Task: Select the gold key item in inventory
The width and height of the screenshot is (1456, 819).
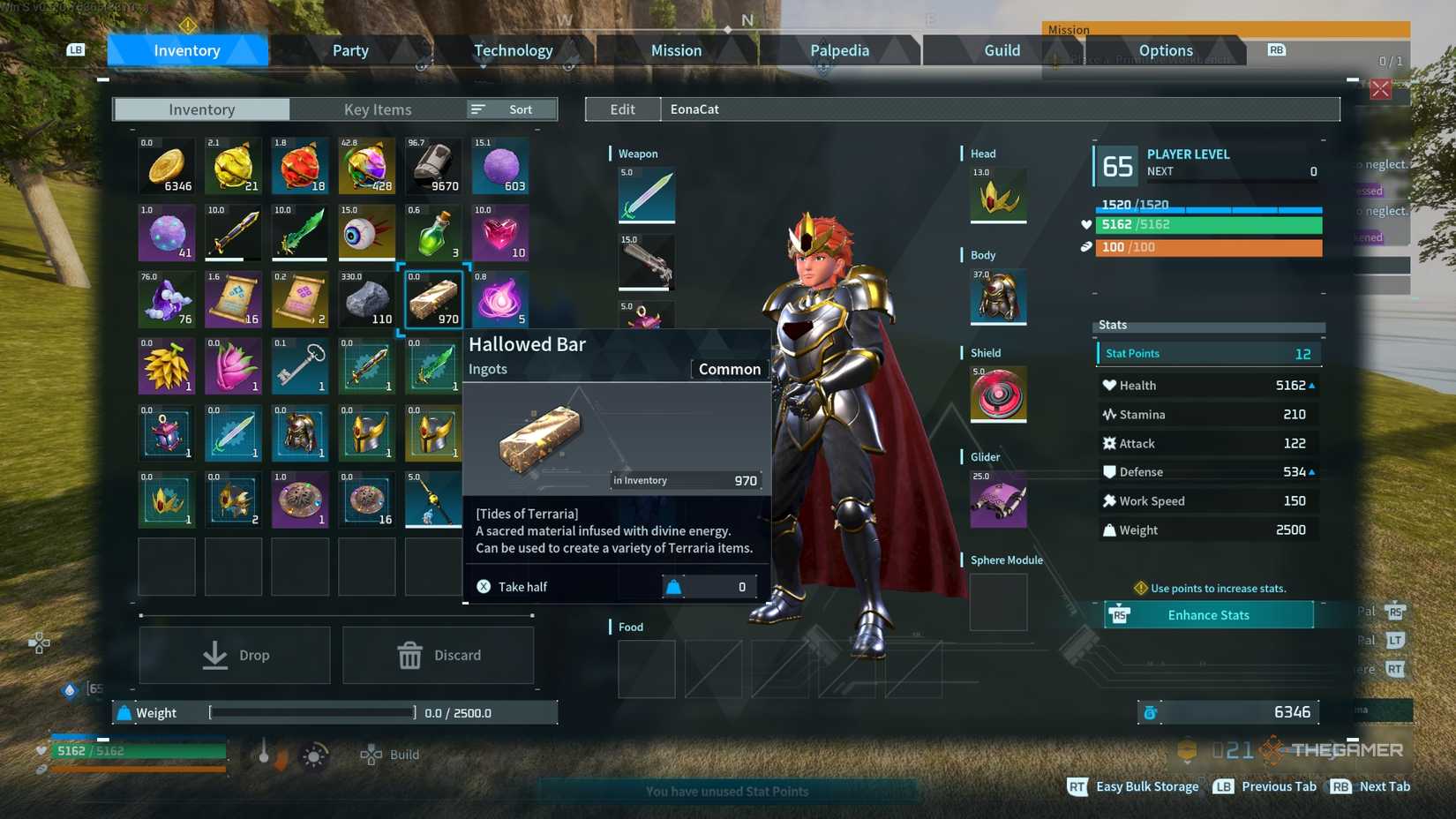Action: pyautogui.click(x=299, y=365)
